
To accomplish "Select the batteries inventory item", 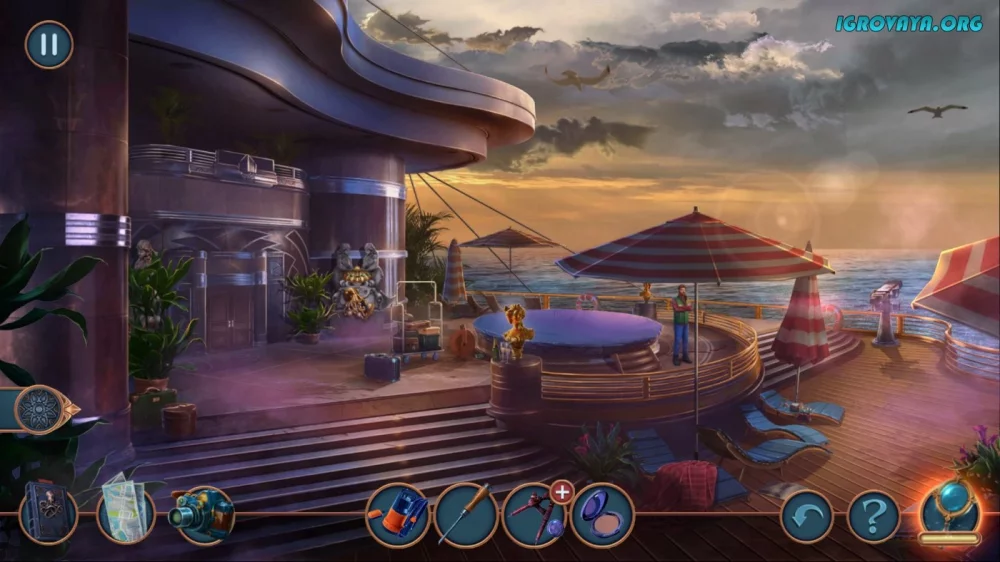I will coord(397,515).
